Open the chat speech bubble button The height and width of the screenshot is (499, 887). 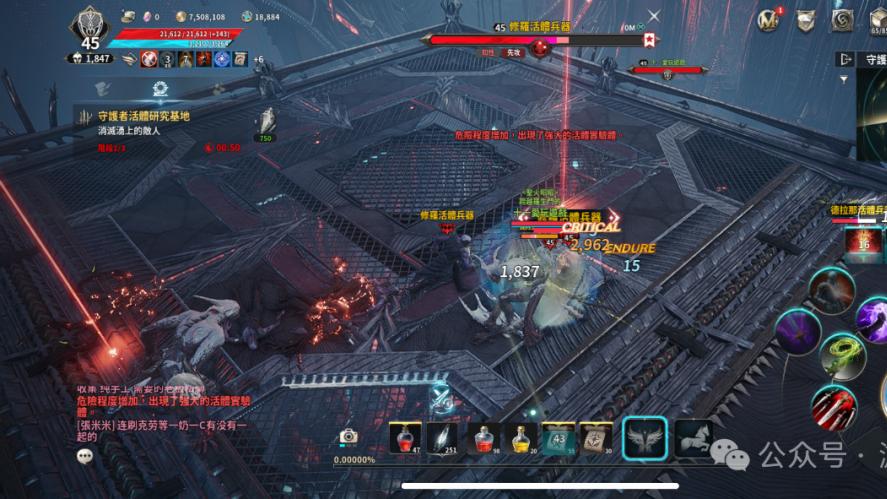pyautogui.click(x=86, y=455)
